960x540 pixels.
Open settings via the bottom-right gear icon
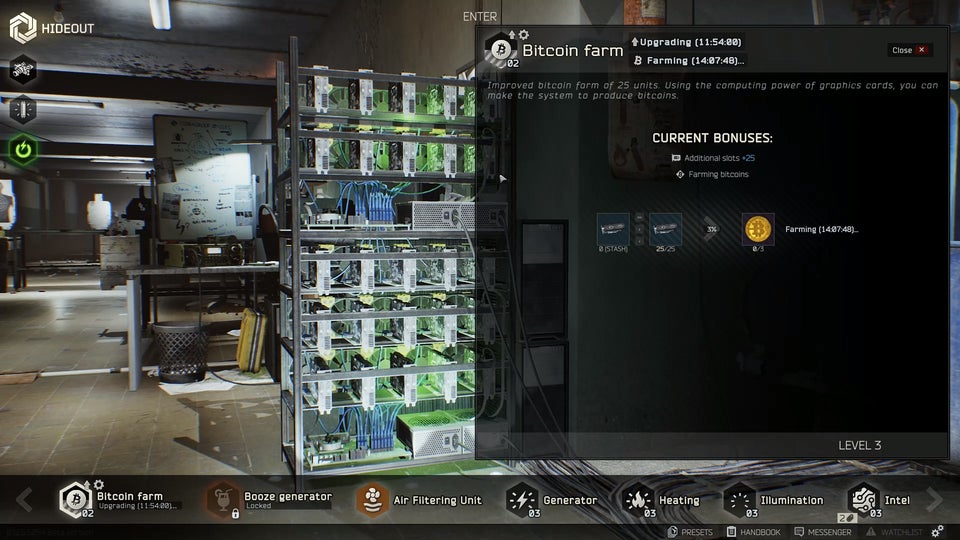937,532
